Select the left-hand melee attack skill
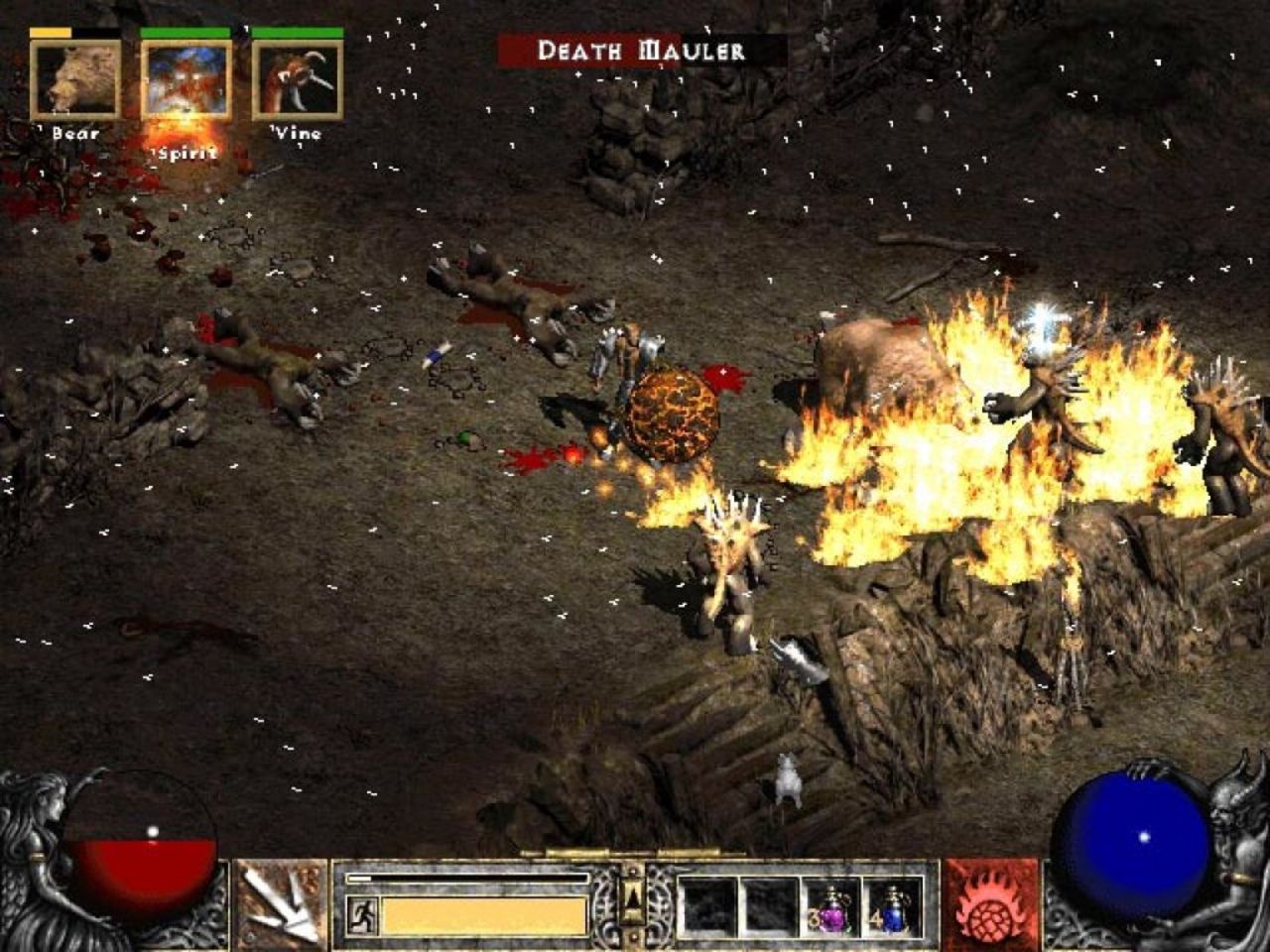Viewport: 1270px width, 952px height. (281, 904)
